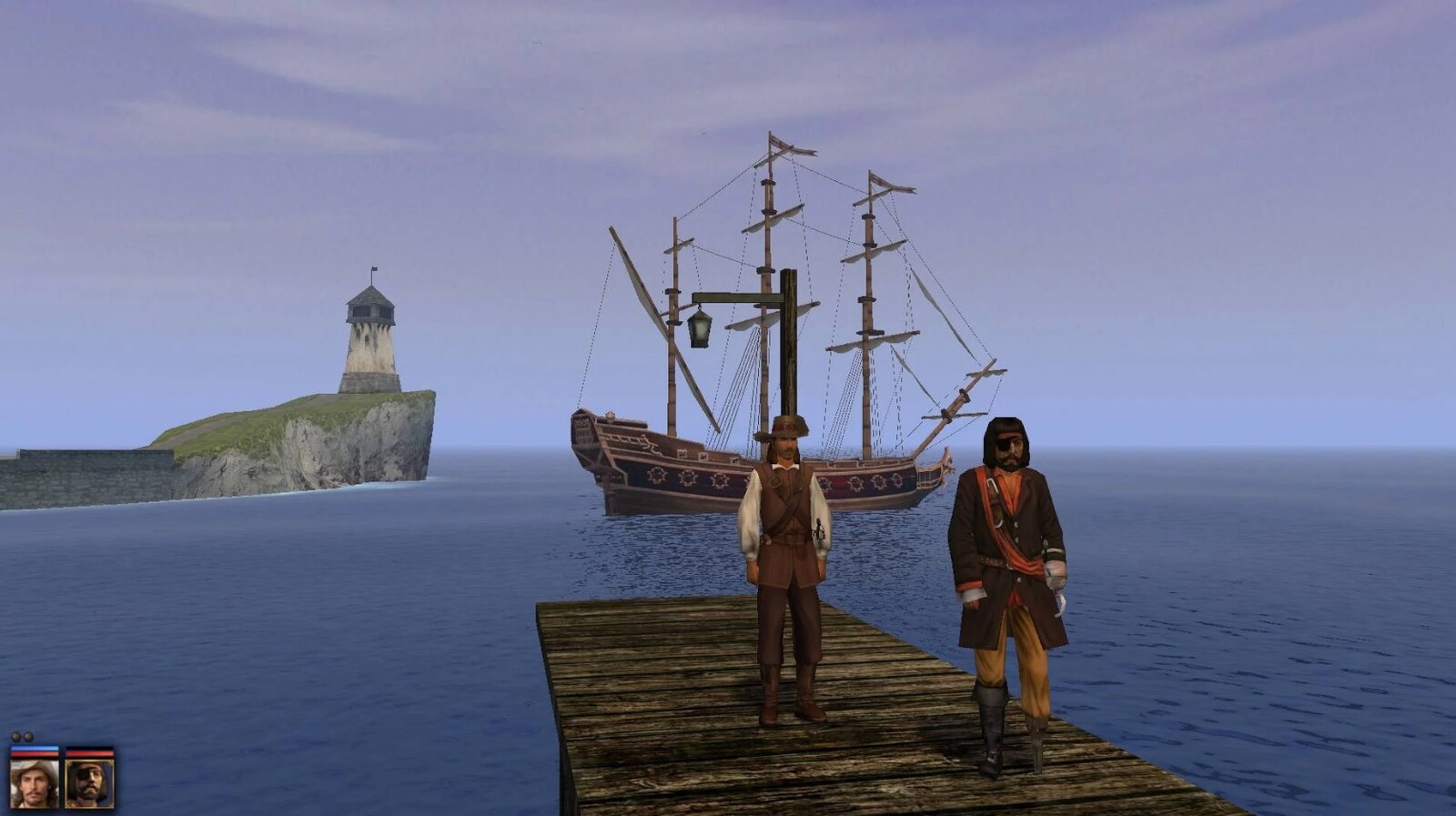Select the eyepatch pirate's party portrait

pyautogui.click(x=89, y=782)
